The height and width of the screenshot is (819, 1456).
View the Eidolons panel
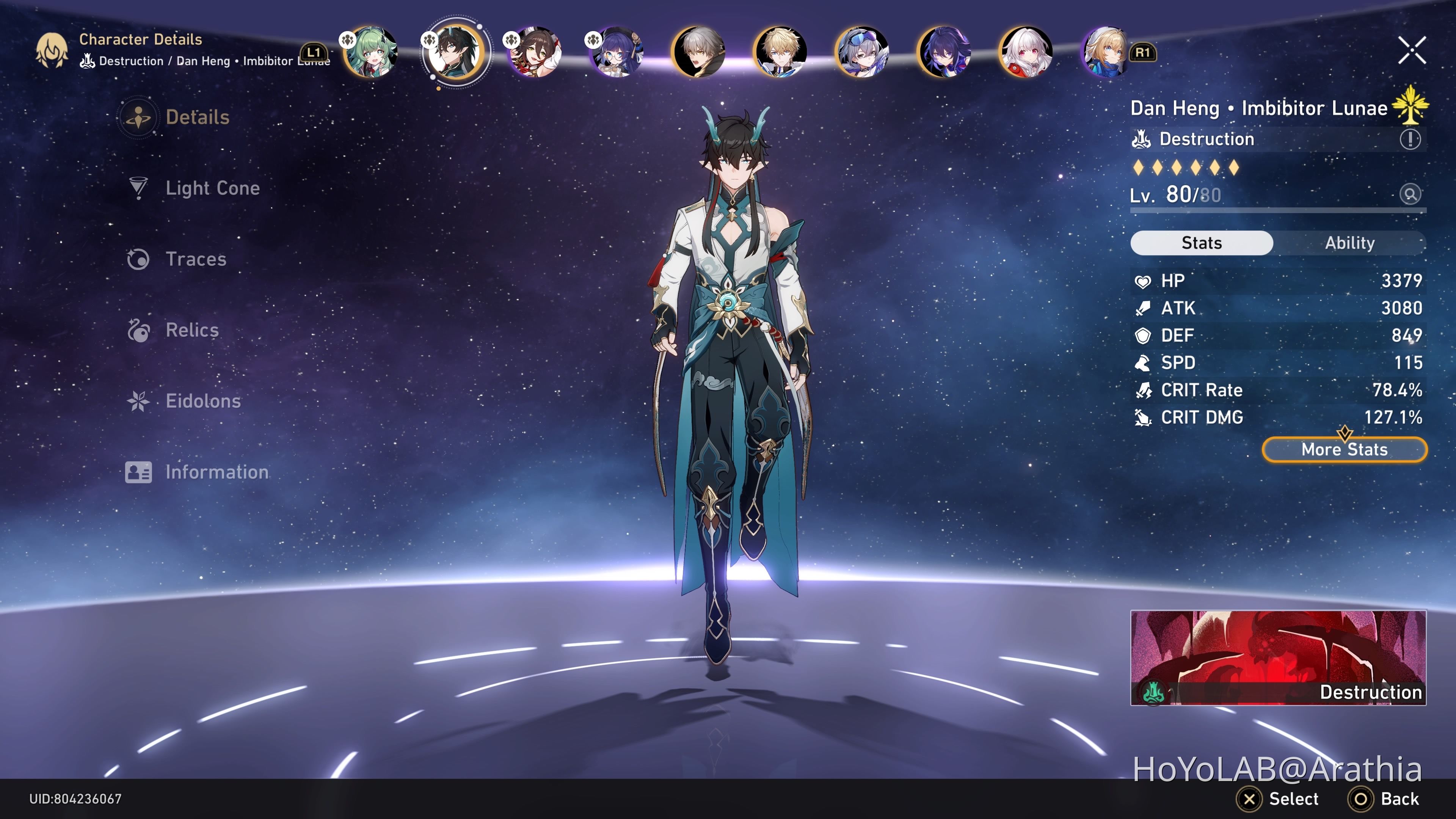click(x=202, y=401)
